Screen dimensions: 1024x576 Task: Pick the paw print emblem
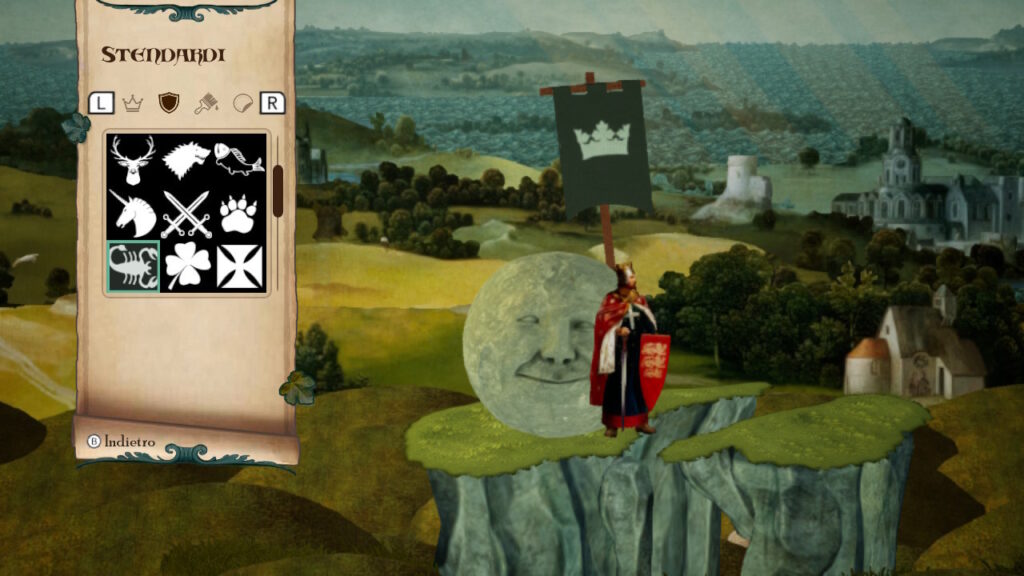pyautogui.click(x=240, y=213)
